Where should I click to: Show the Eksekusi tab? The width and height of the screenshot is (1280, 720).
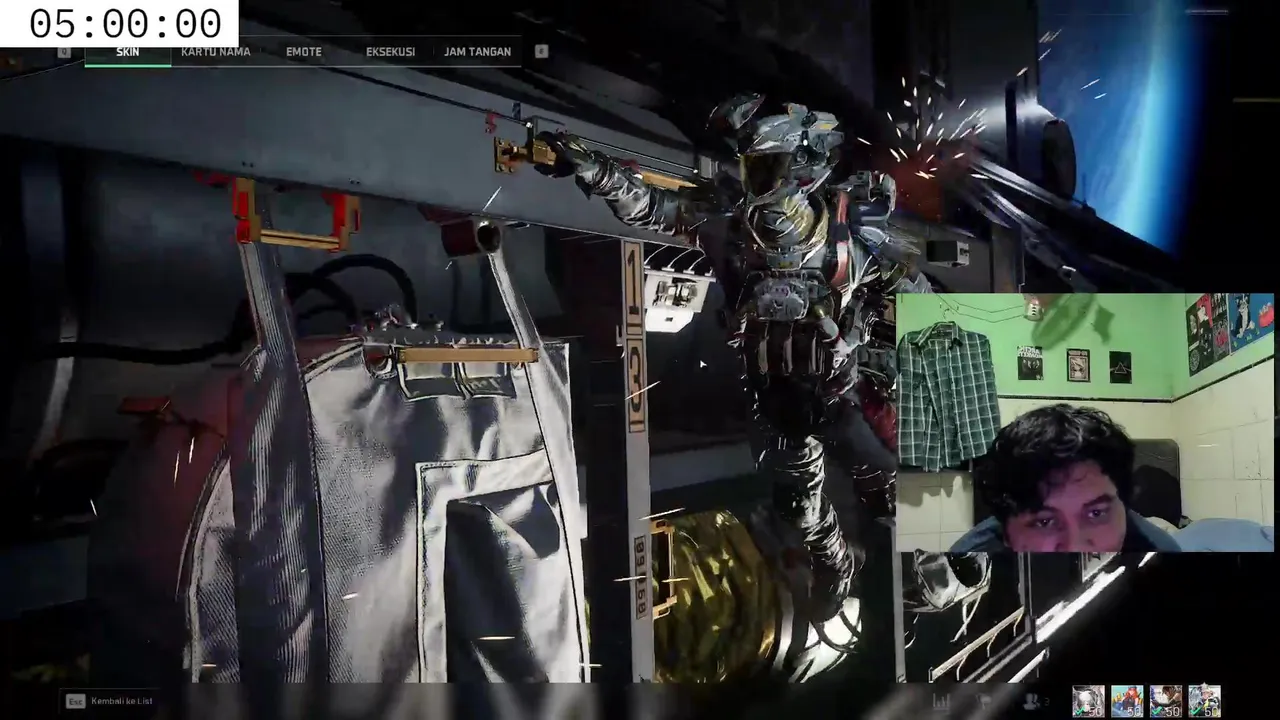390,52
